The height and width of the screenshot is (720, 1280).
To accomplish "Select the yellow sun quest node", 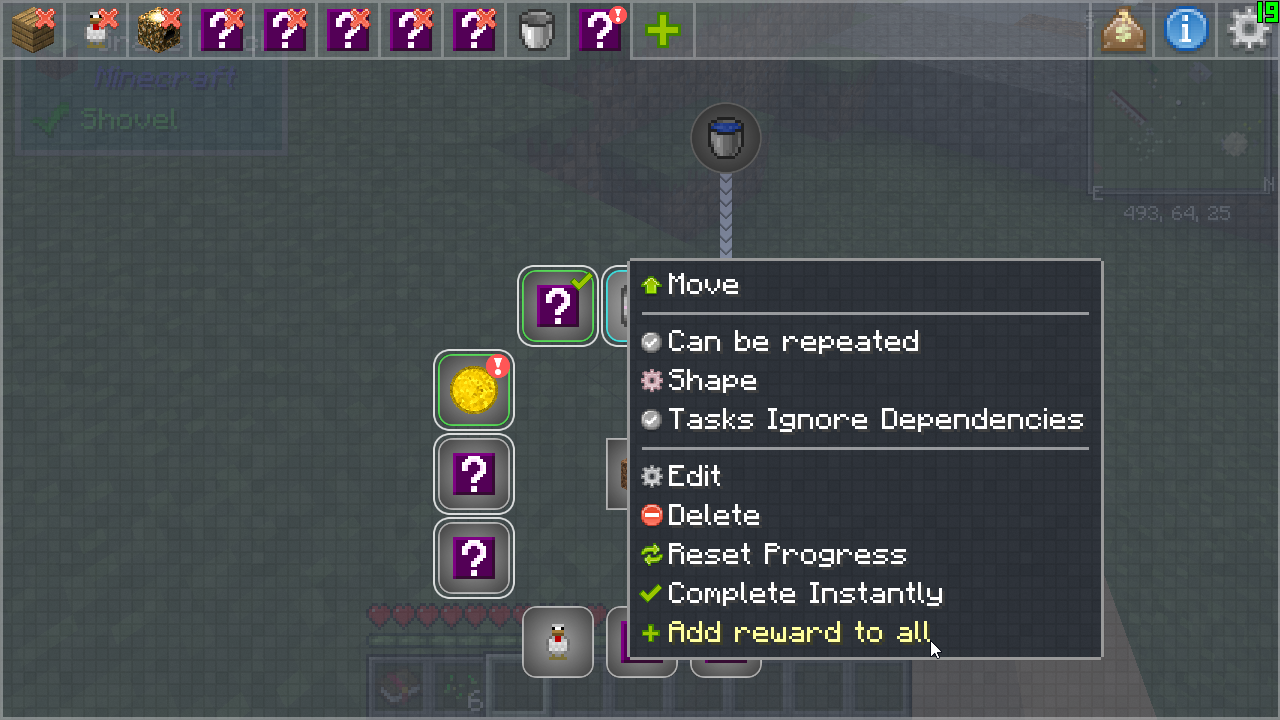I will pos(474,390).
